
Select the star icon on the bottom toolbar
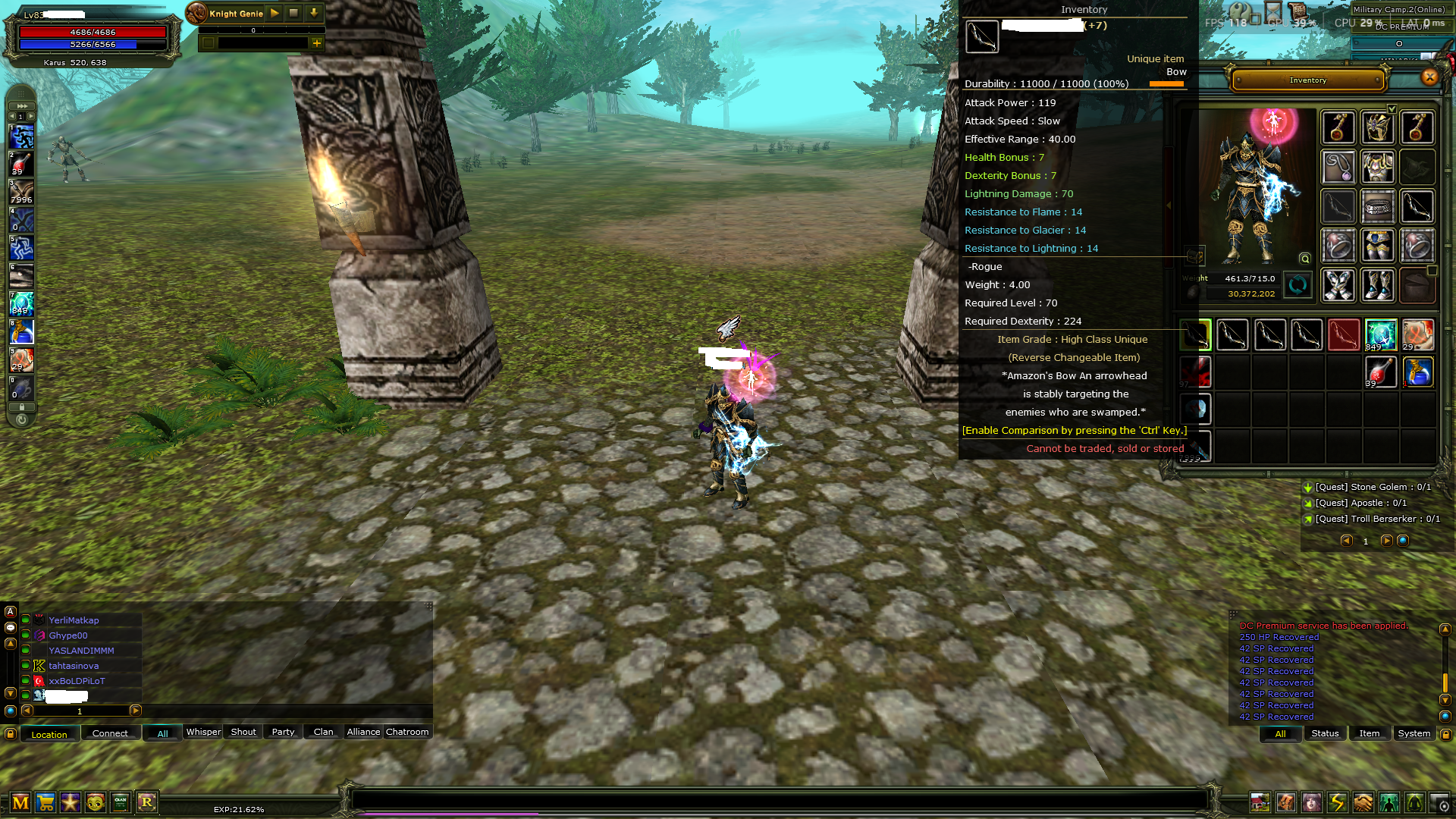(x=71, y=802)
